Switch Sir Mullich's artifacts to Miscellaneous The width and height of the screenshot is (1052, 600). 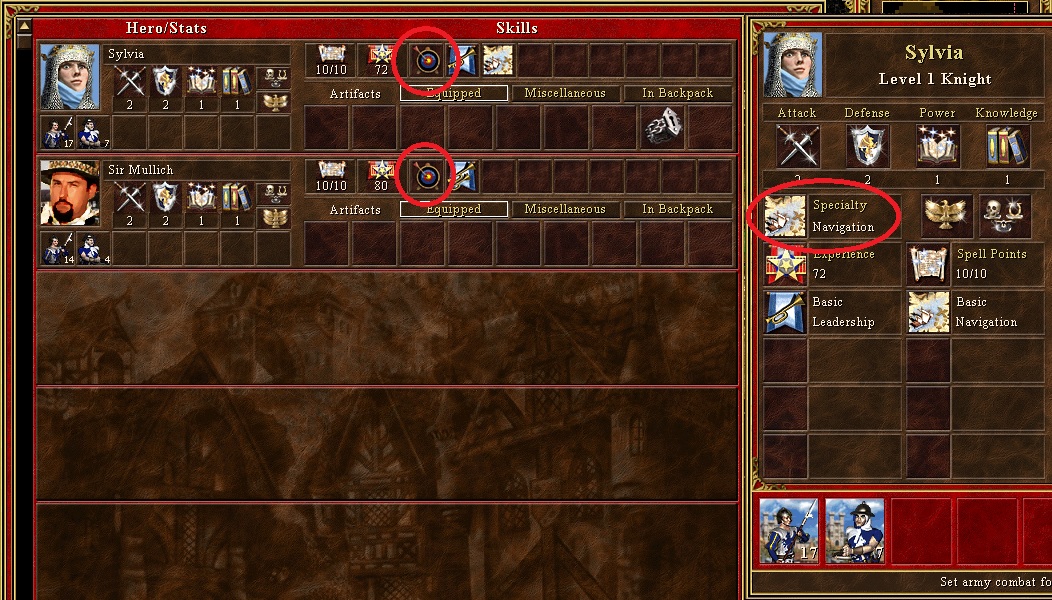[x=565, y=209]
